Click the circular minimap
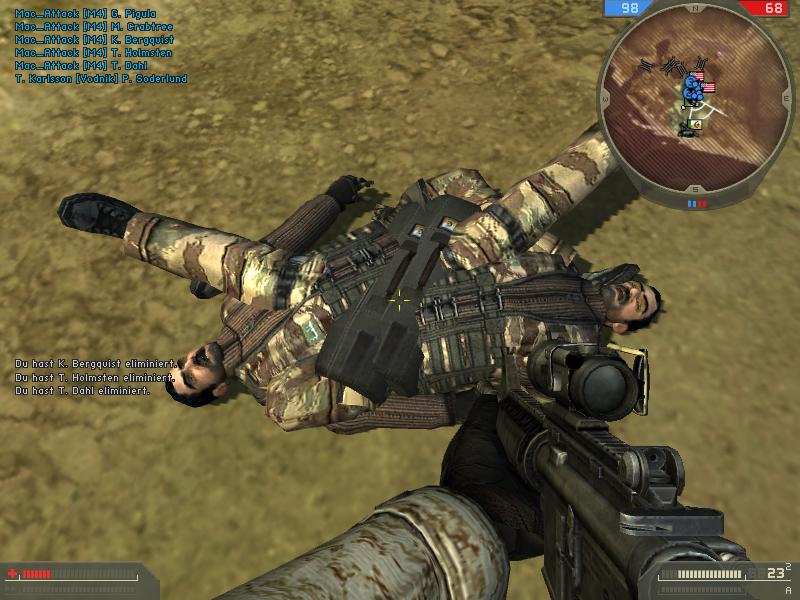800x600 pixels. tap(692, 101)
